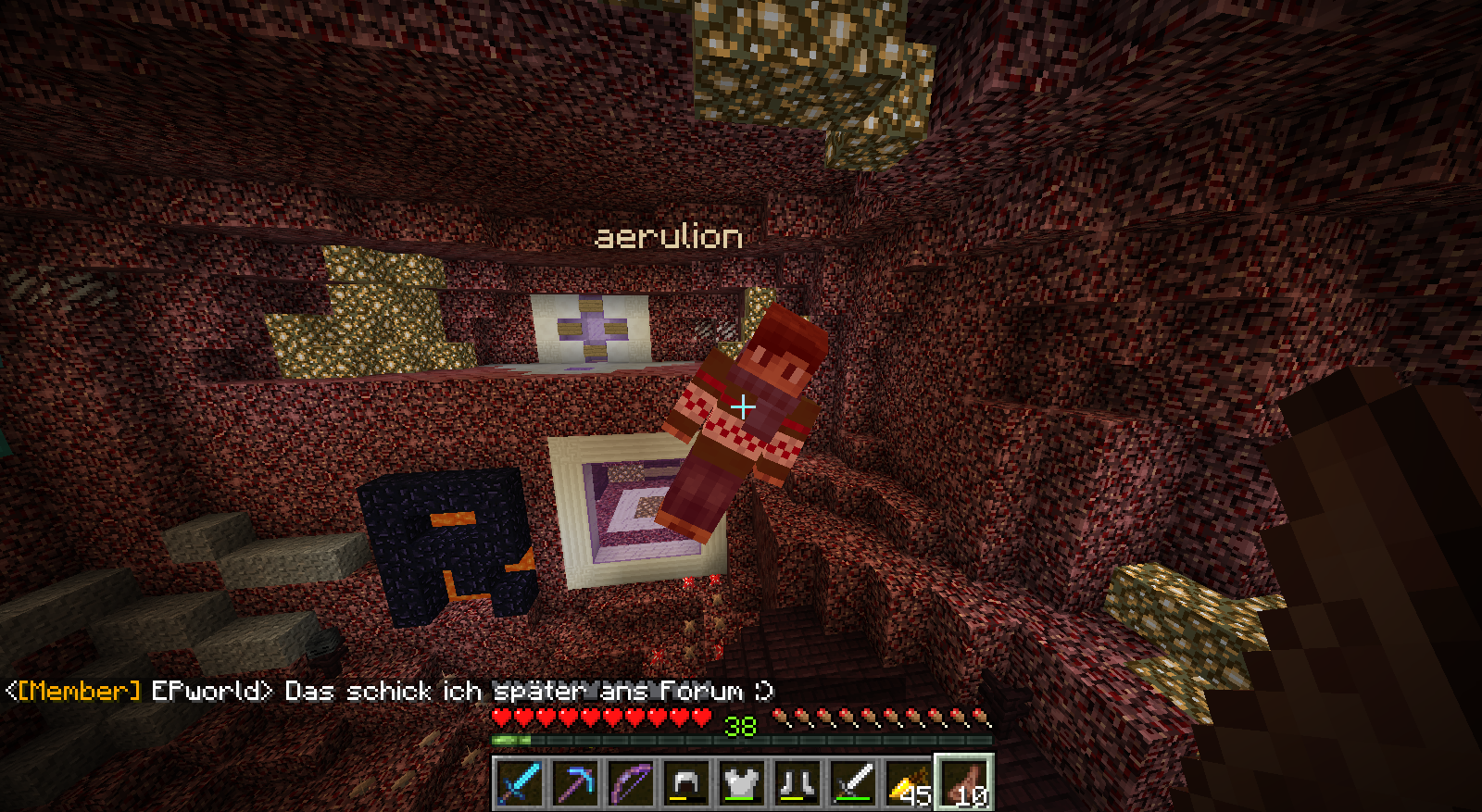The width and height of the screenshot is (1482, 812).
Task: Select the enchanted diamond pickaxe slot
Action: tap(575, 782)
